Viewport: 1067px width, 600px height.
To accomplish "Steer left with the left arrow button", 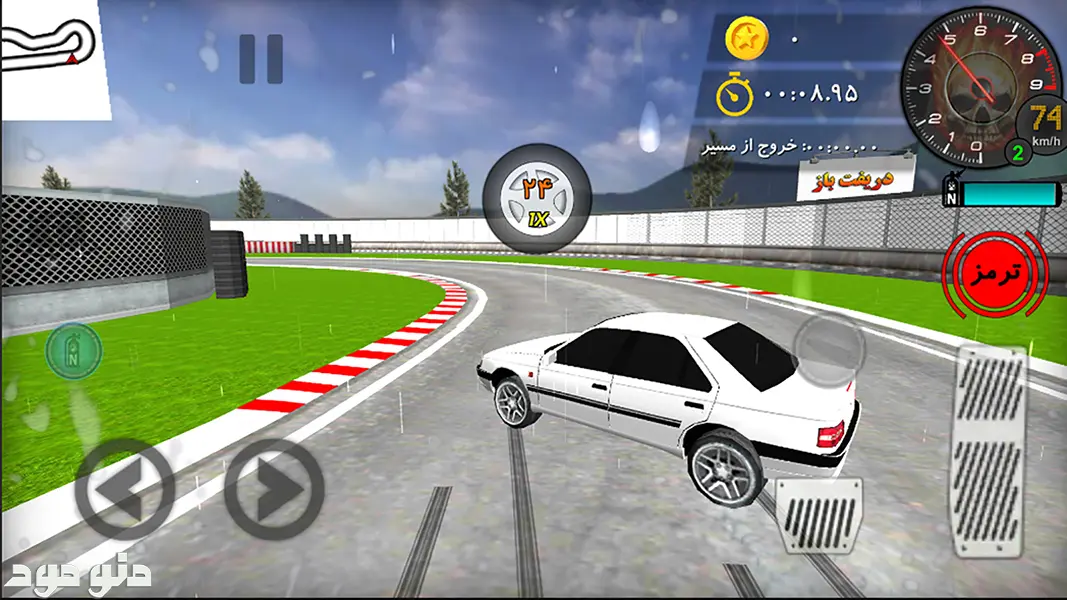I will (x=125, y=490).
